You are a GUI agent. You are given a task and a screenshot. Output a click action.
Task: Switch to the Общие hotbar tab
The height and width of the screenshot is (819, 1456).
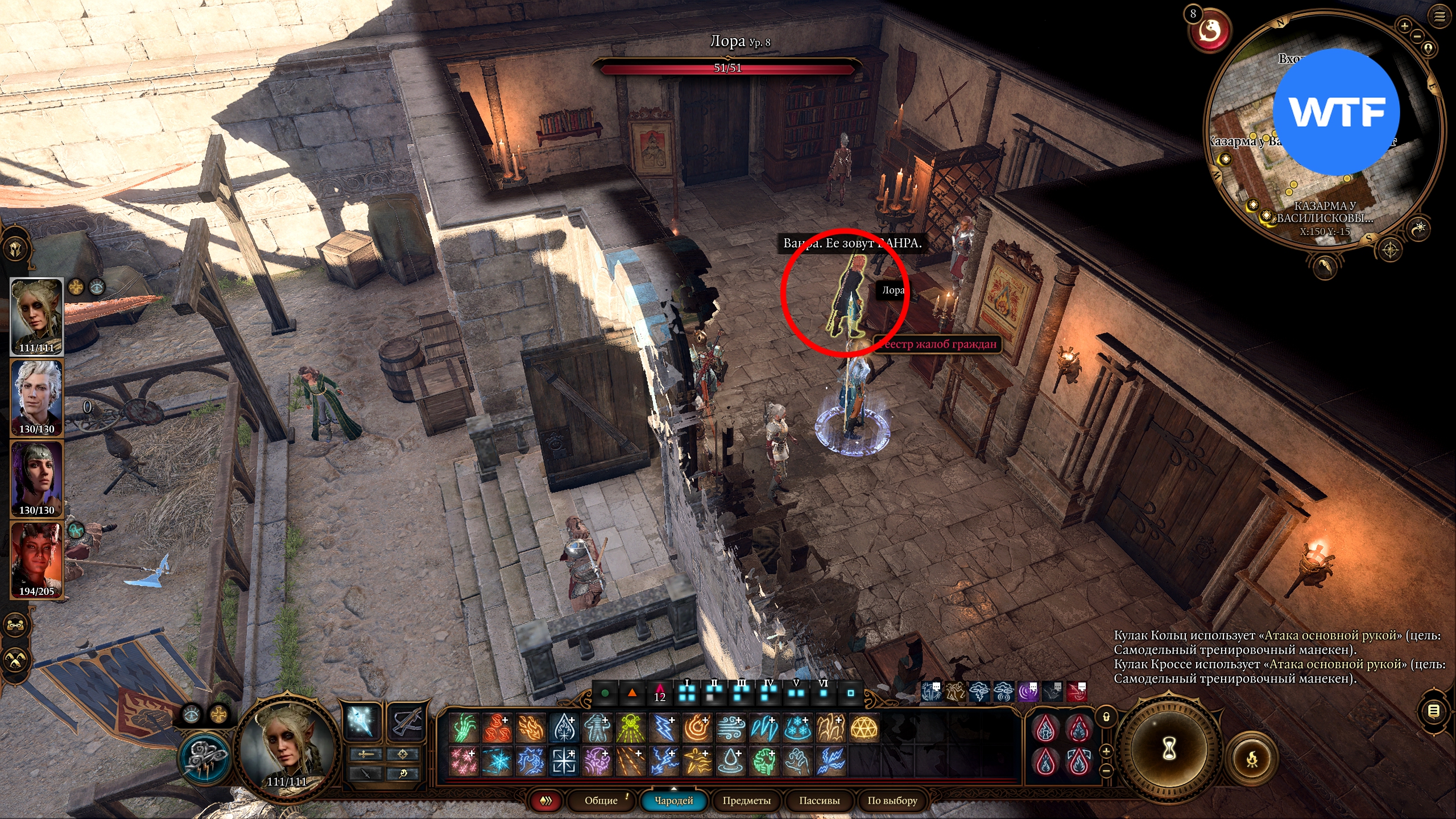pyautogui.click(x=601, y=800)
